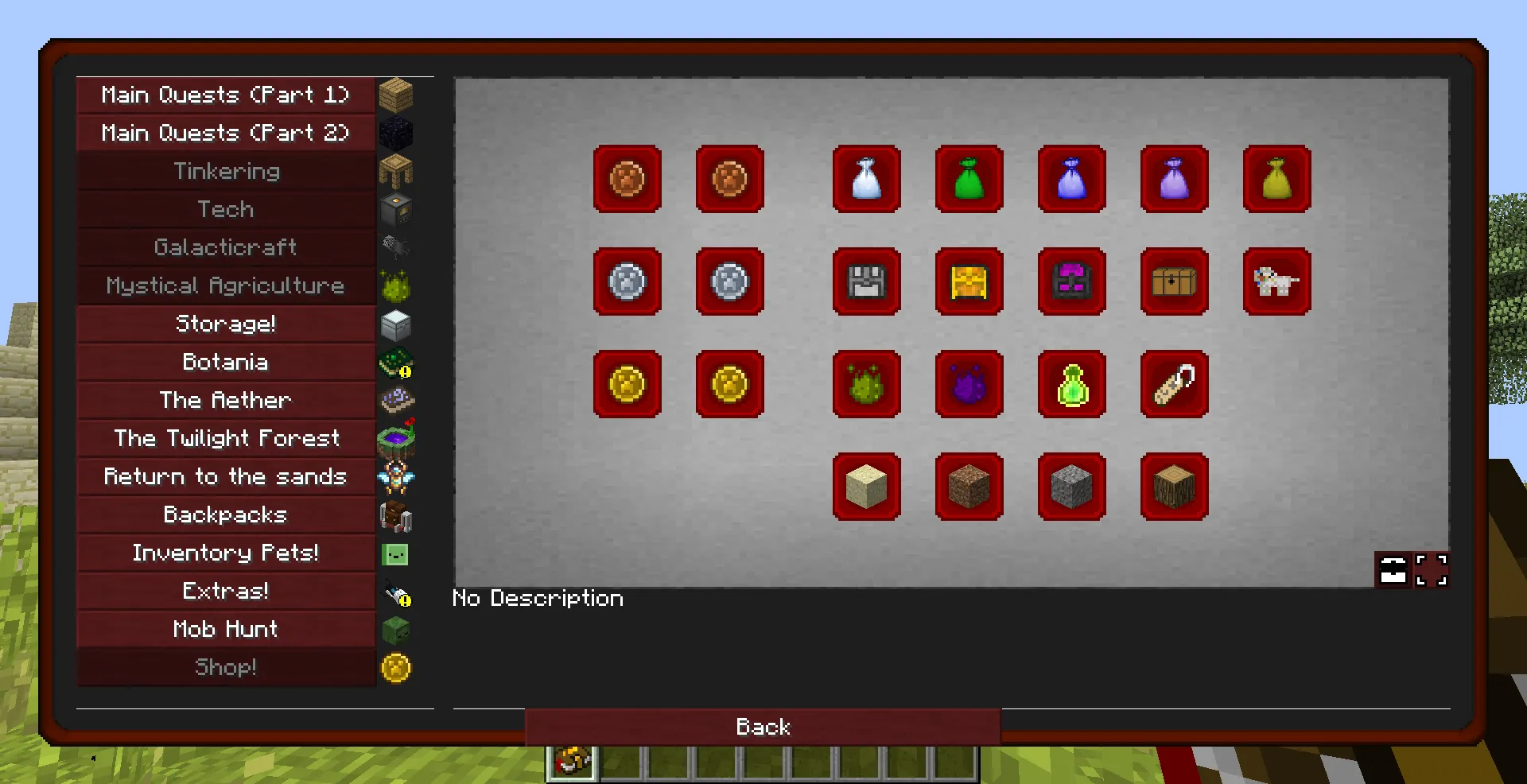
Task: Click the sand block quest icon
Action: pyautogui.click(x=866, y=487)
